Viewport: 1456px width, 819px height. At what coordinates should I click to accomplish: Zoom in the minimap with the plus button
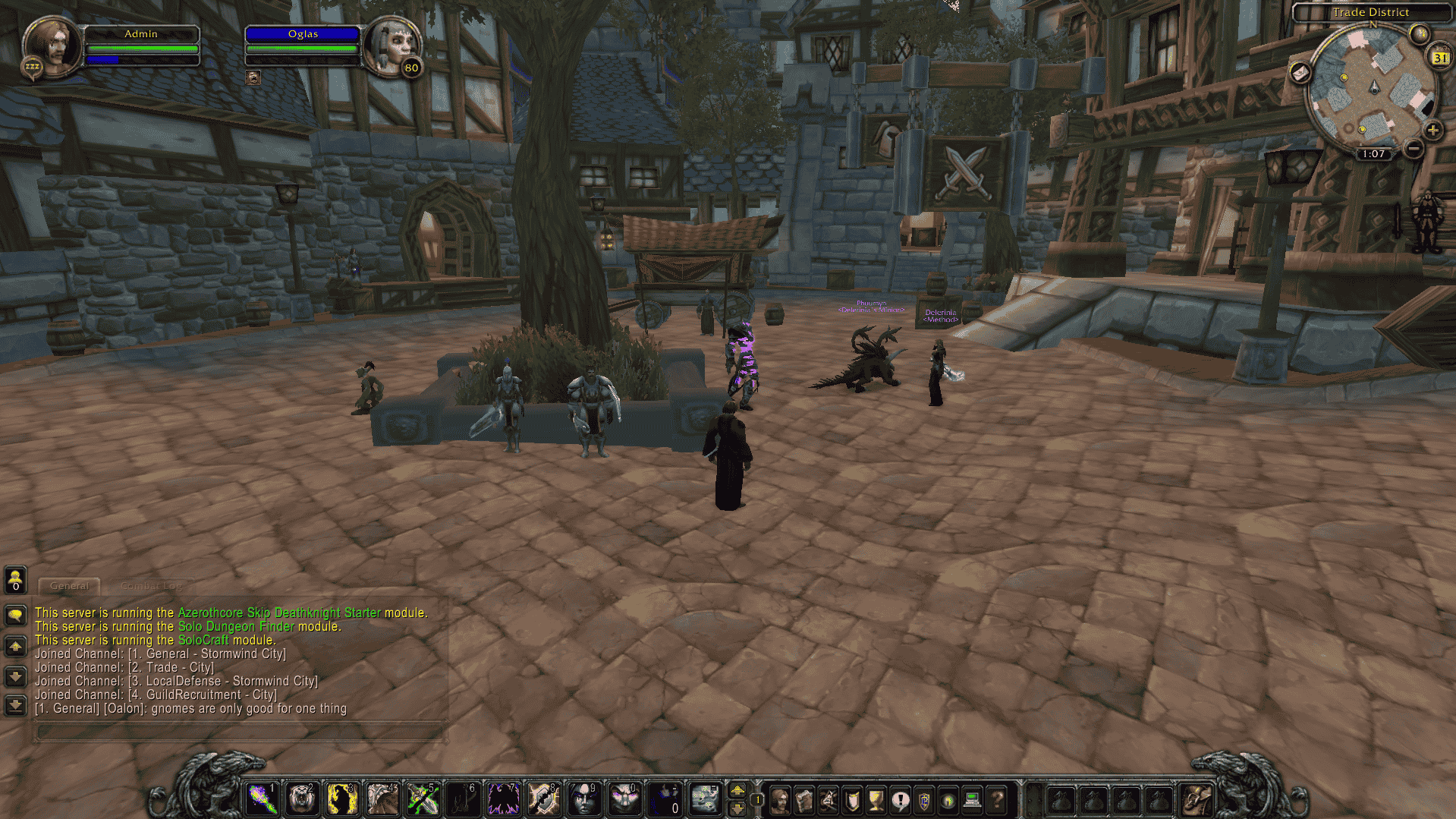[1432, 129]
